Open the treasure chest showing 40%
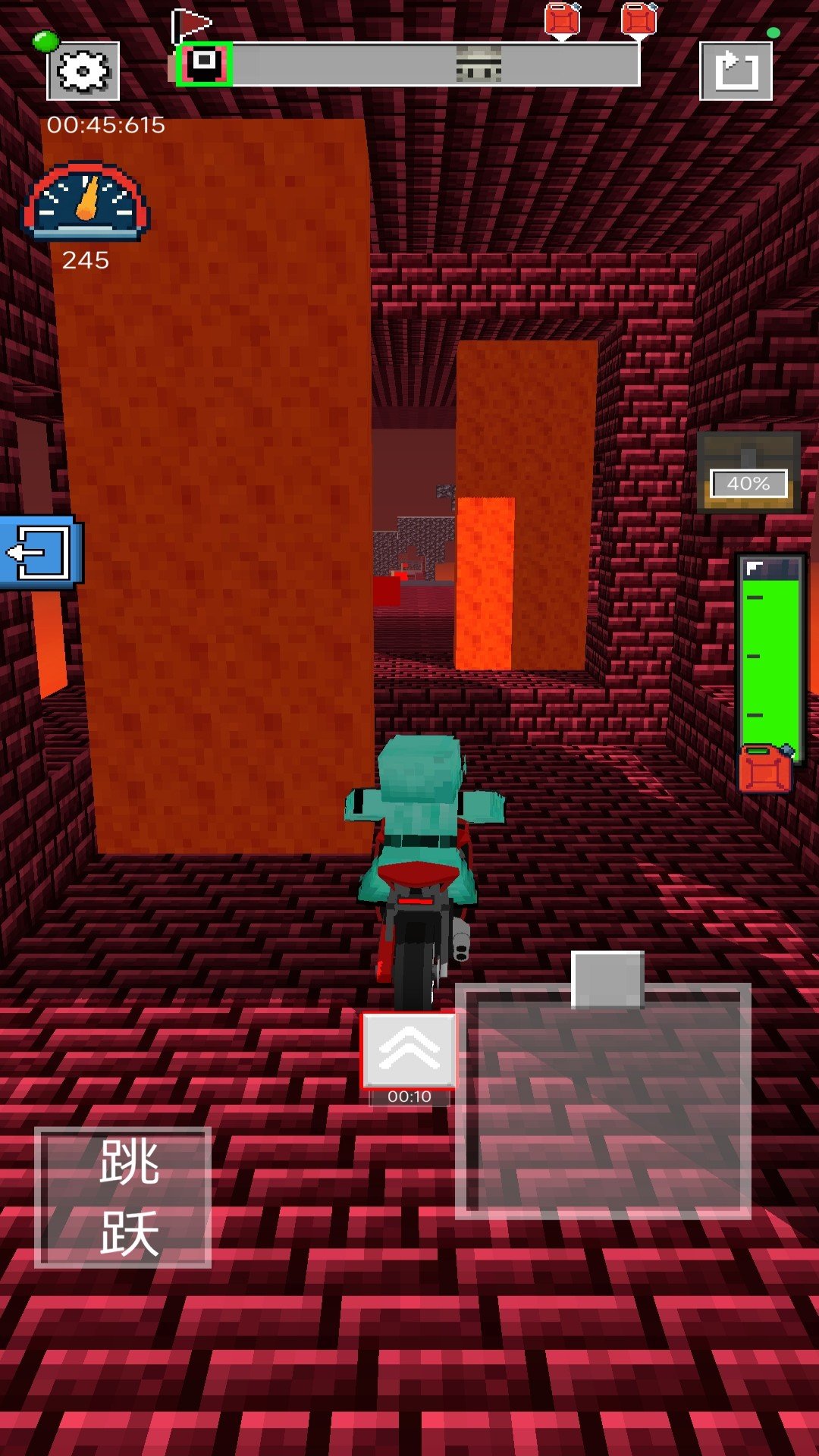 coord(748,472)
